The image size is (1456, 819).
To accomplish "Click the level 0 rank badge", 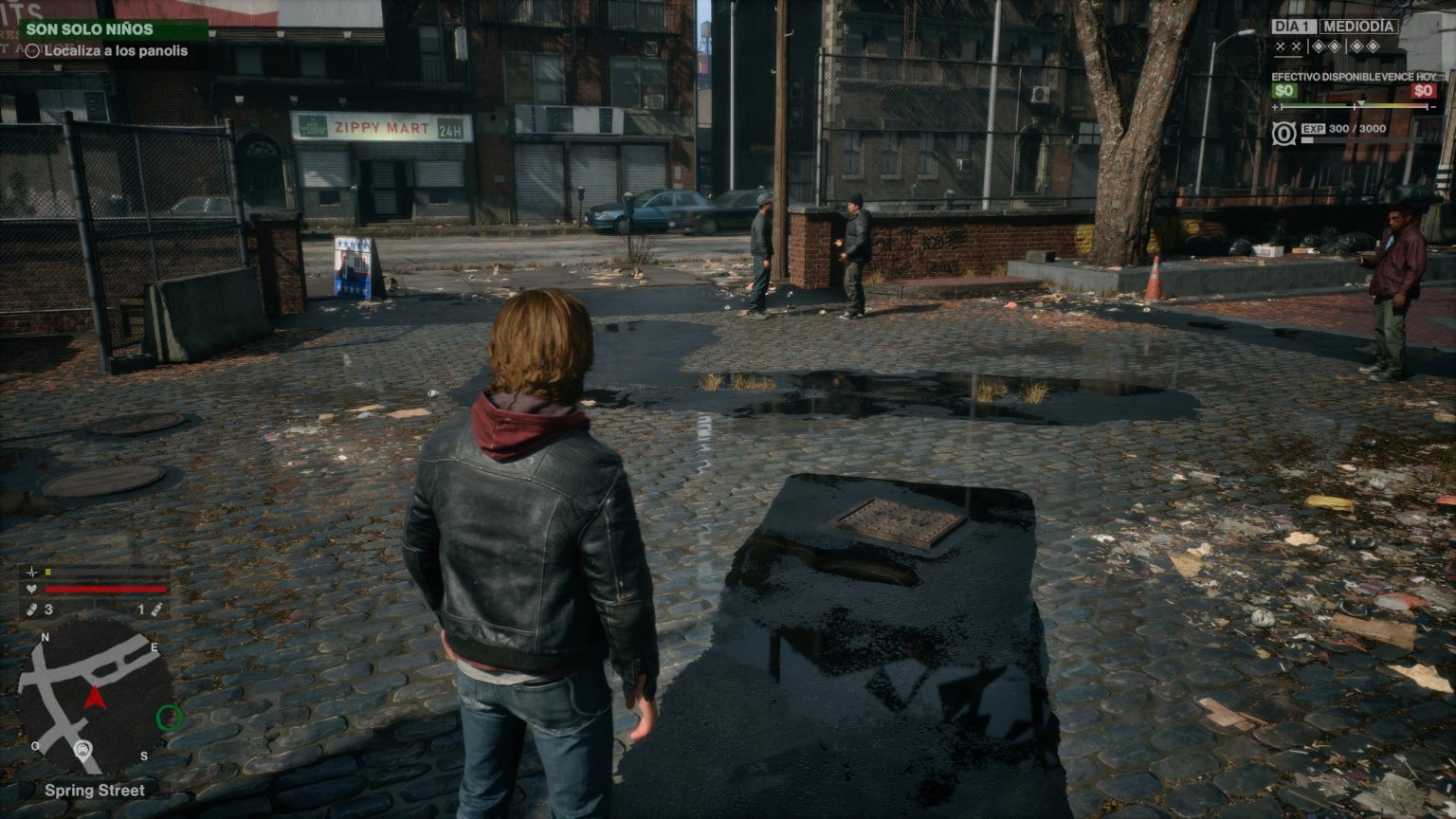I will (1283, 134).
